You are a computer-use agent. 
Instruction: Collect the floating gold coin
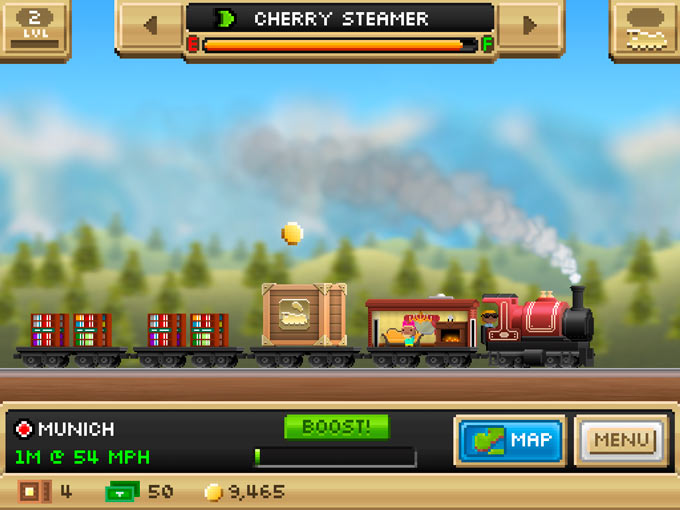coord(292,233)
